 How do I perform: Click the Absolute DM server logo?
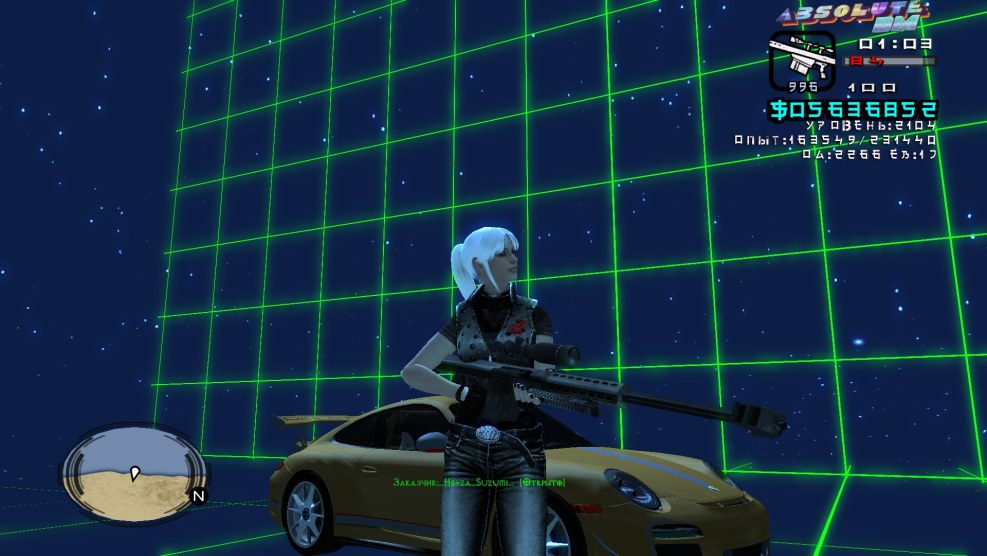pos(855,16)
